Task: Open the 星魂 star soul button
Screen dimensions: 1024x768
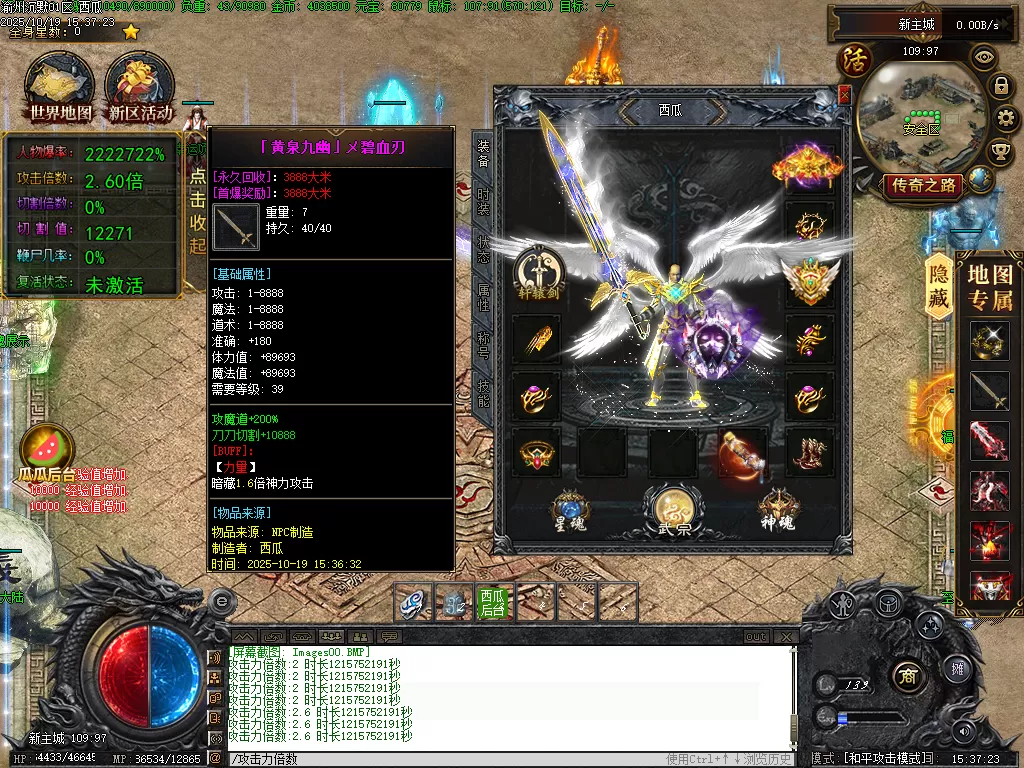Action: click(x=570, y=510)
